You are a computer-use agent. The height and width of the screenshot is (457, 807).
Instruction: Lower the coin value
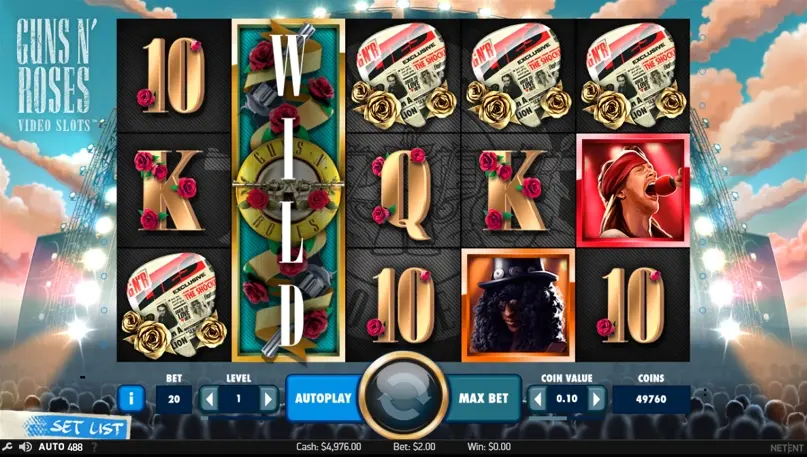point(539,399)
